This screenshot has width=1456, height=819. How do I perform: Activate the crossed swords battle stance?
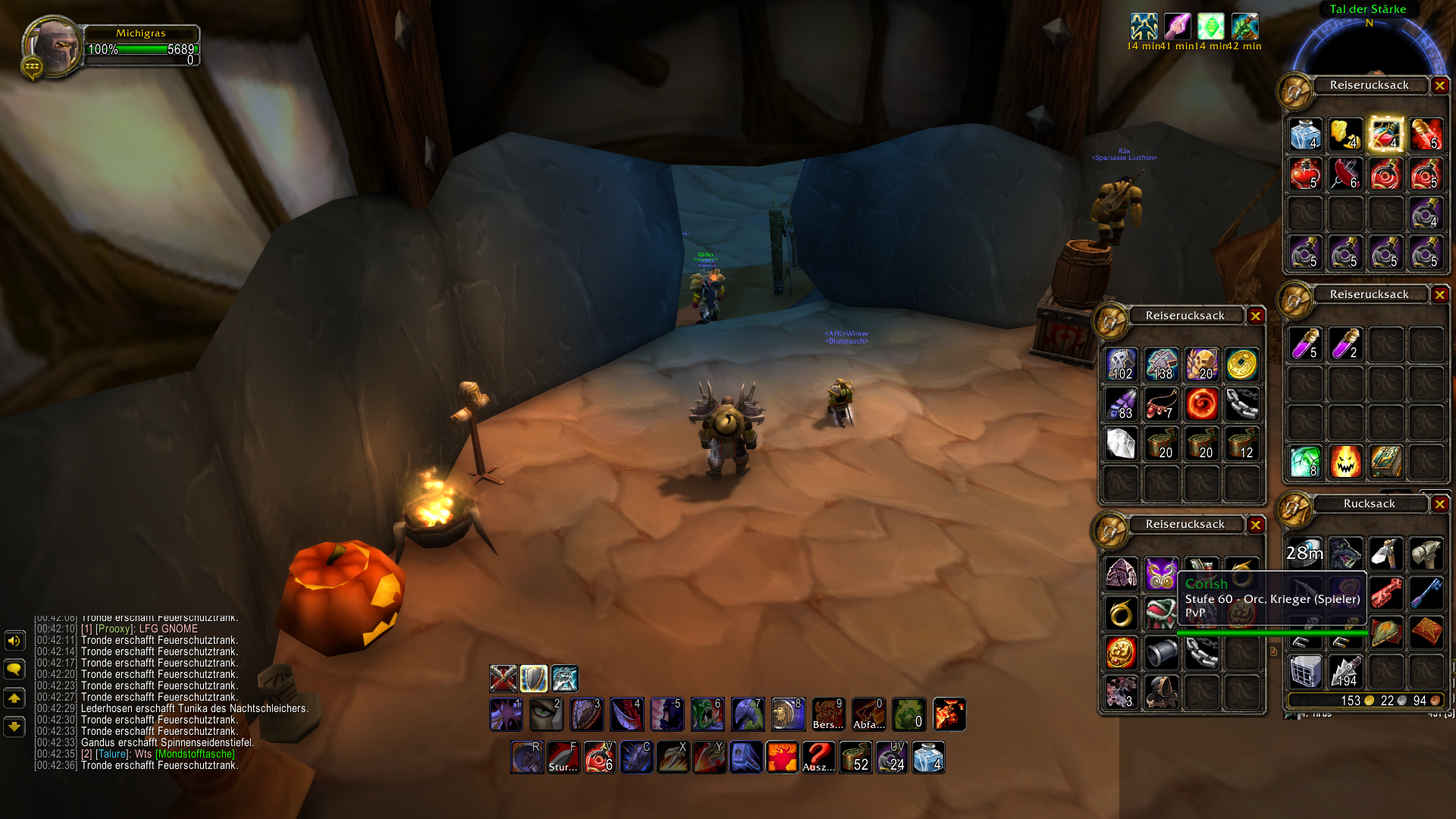click(504, 679)
